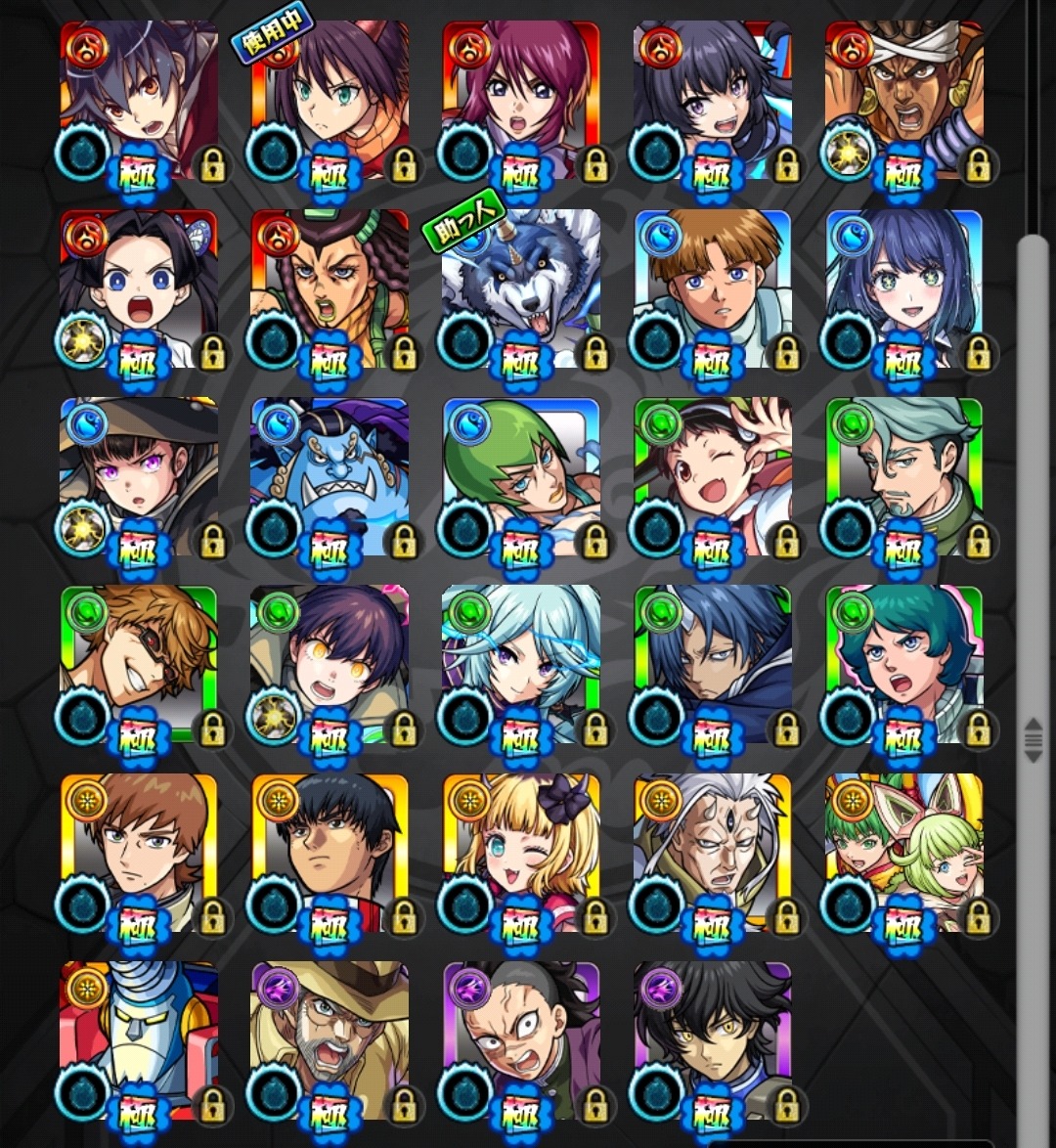Select the black-haired yellow-eyed dark character
The width and height of the screenshot is (1056, 1148).
click(x=713, y=1038)
